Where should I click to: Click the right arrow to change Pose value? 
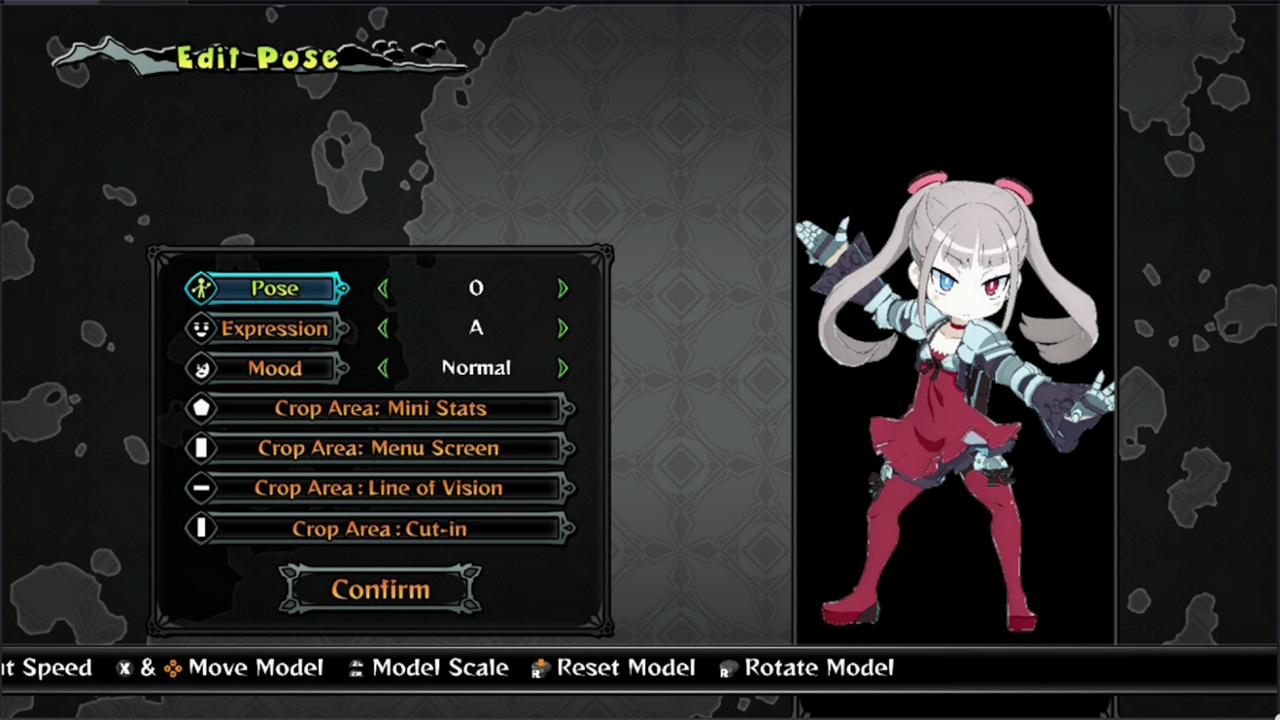pyautogui.click(x=562, y=288)
